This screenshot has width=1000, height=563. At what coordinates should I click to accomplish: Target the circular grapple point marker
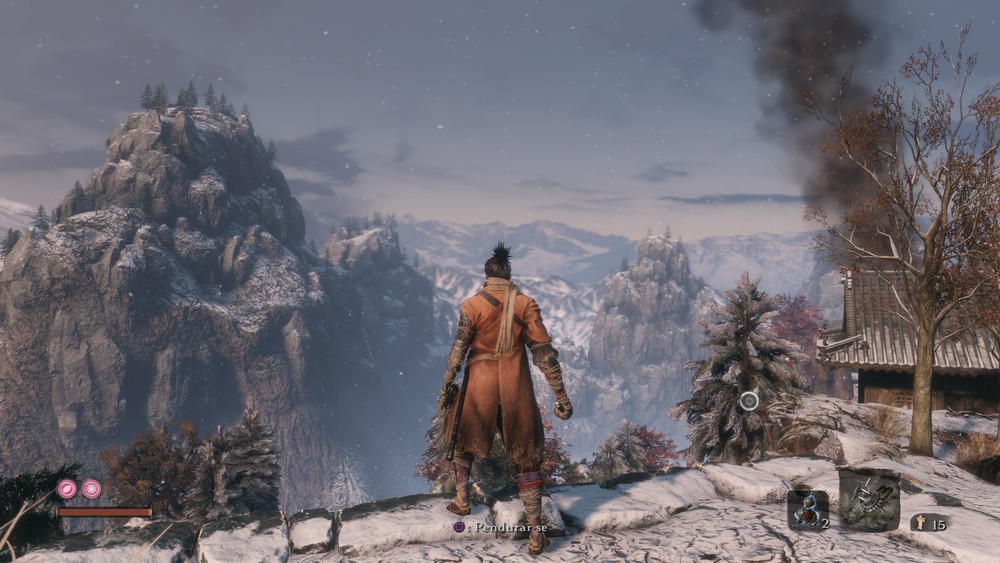748,401
